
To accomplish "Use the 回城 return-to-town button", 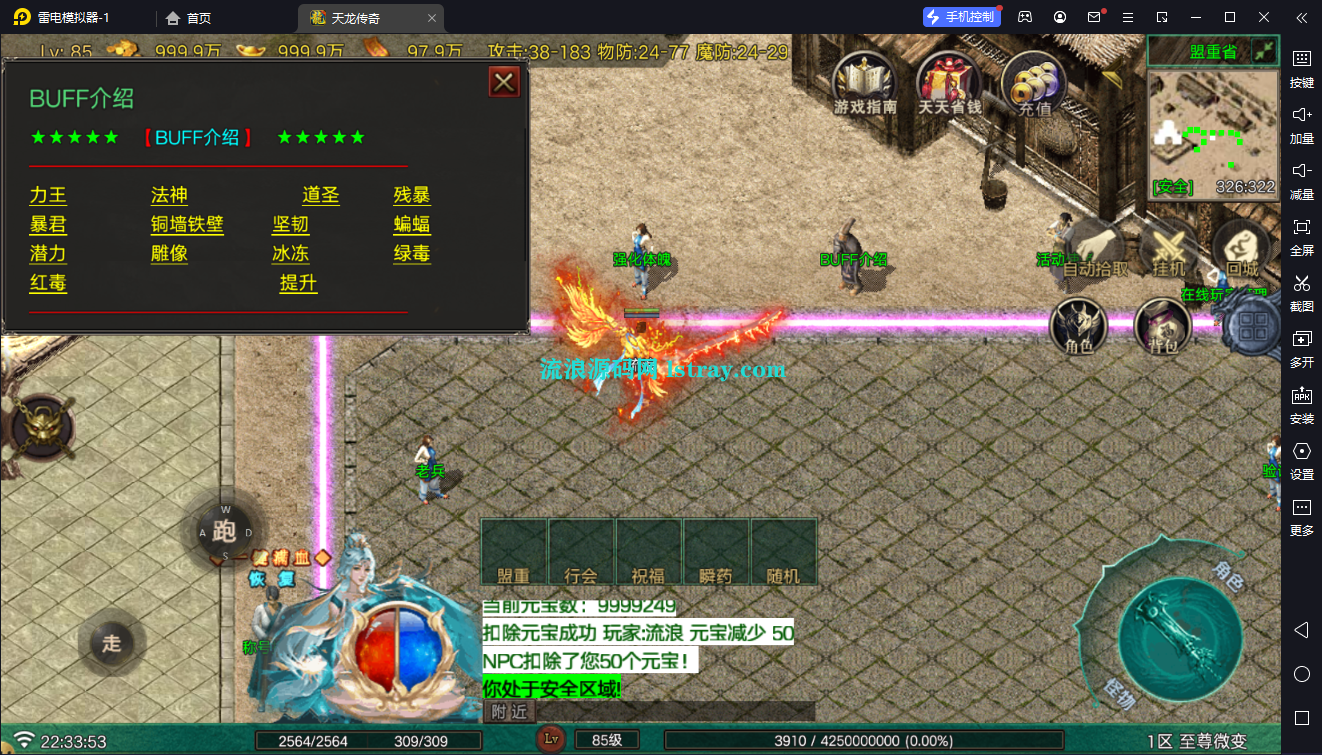I will (x=1242, y=250).
